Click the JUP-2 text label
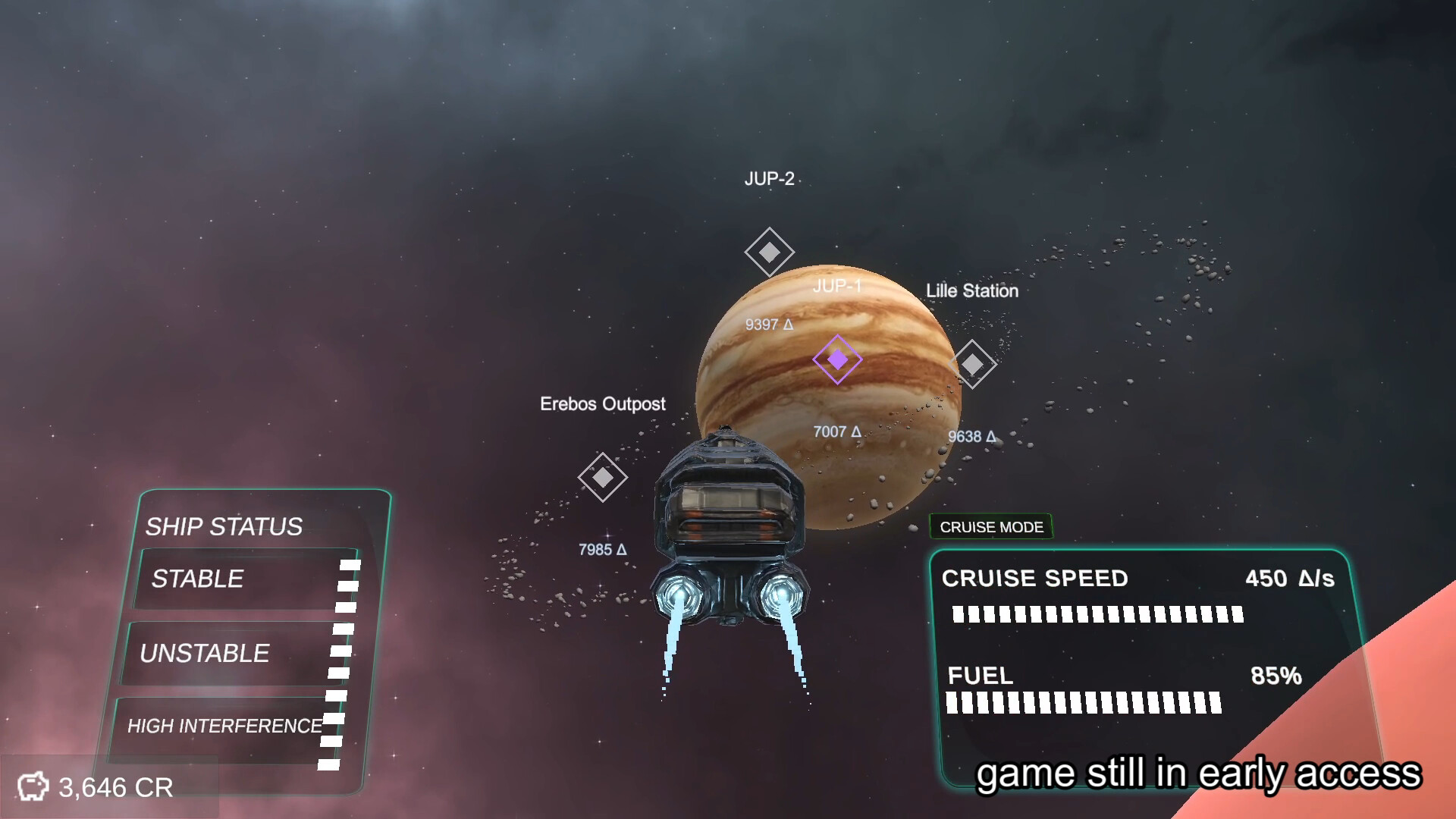 coord(769,177)
